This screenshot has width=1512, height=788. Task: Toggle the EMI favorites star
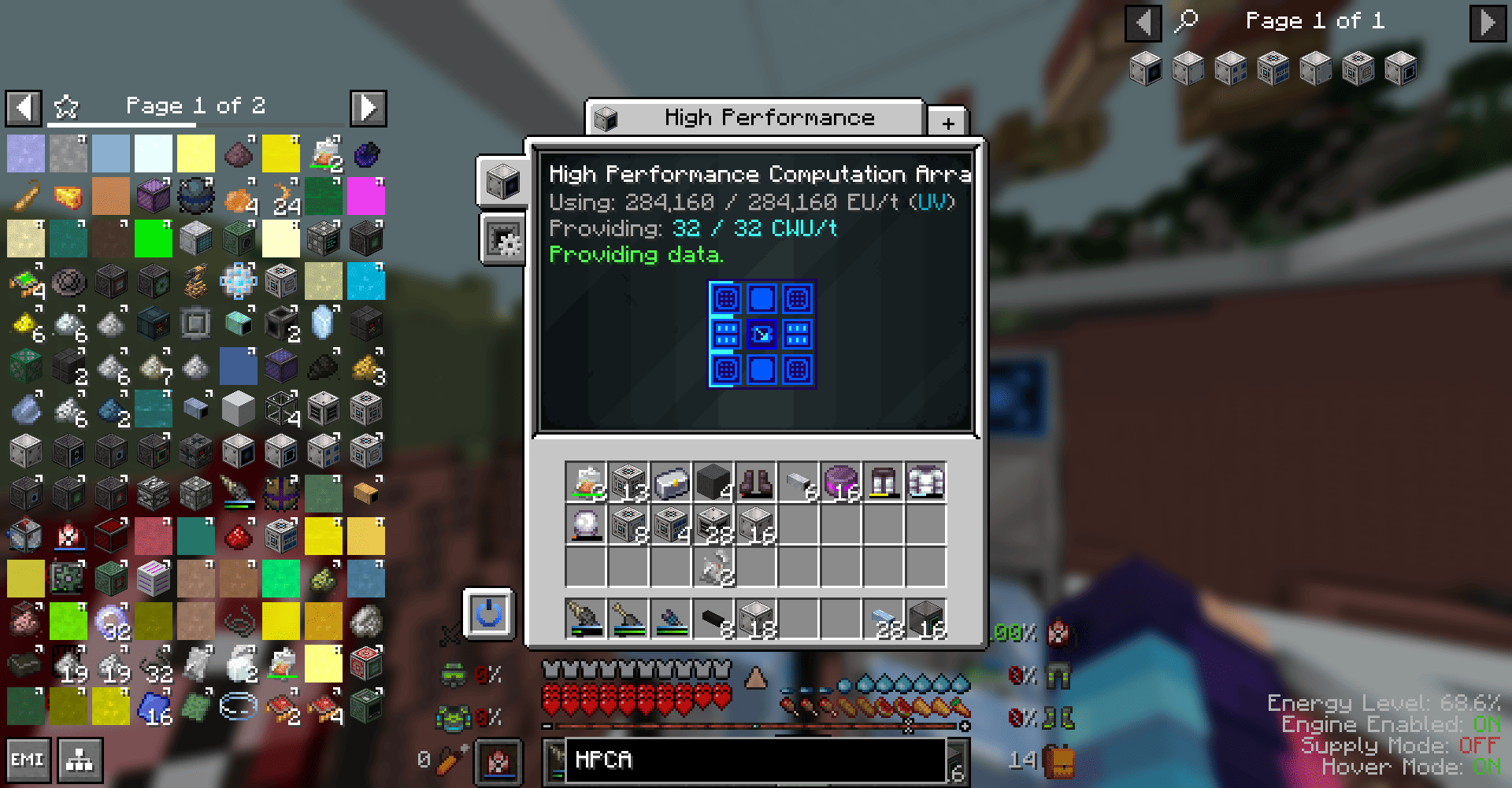pyautogui.click(x=67, y=105)
